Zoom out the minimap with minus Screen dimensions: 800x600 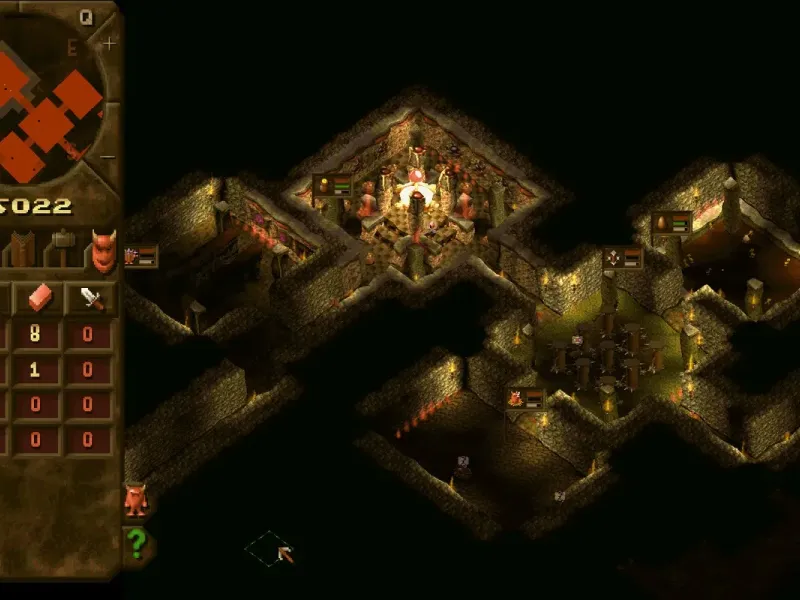pyautogui.click(x=109, y=157)
